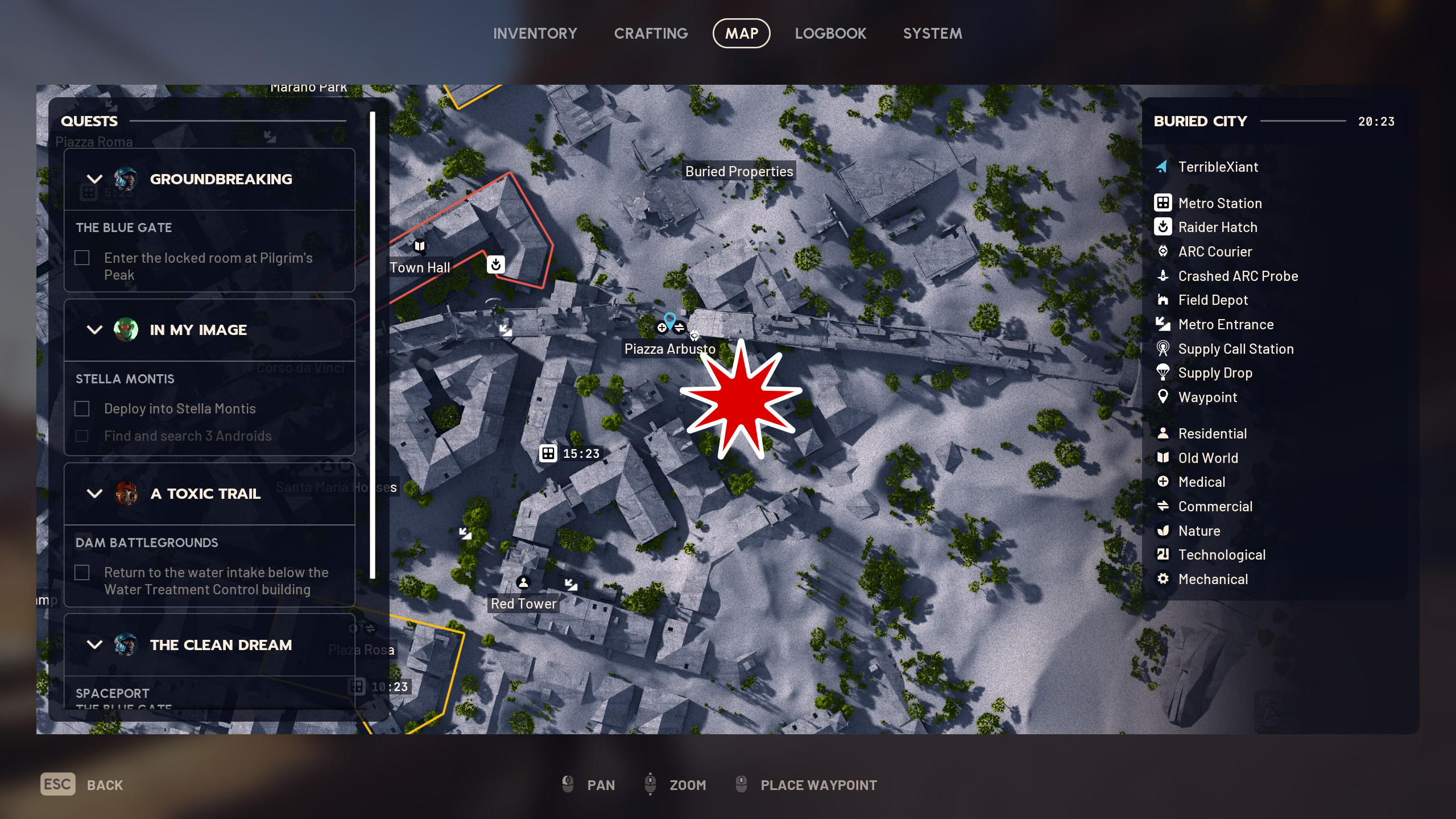Select the Town Hall map label
The width and height of the screenshot is (1456, 819).
[x=420, y=267]
